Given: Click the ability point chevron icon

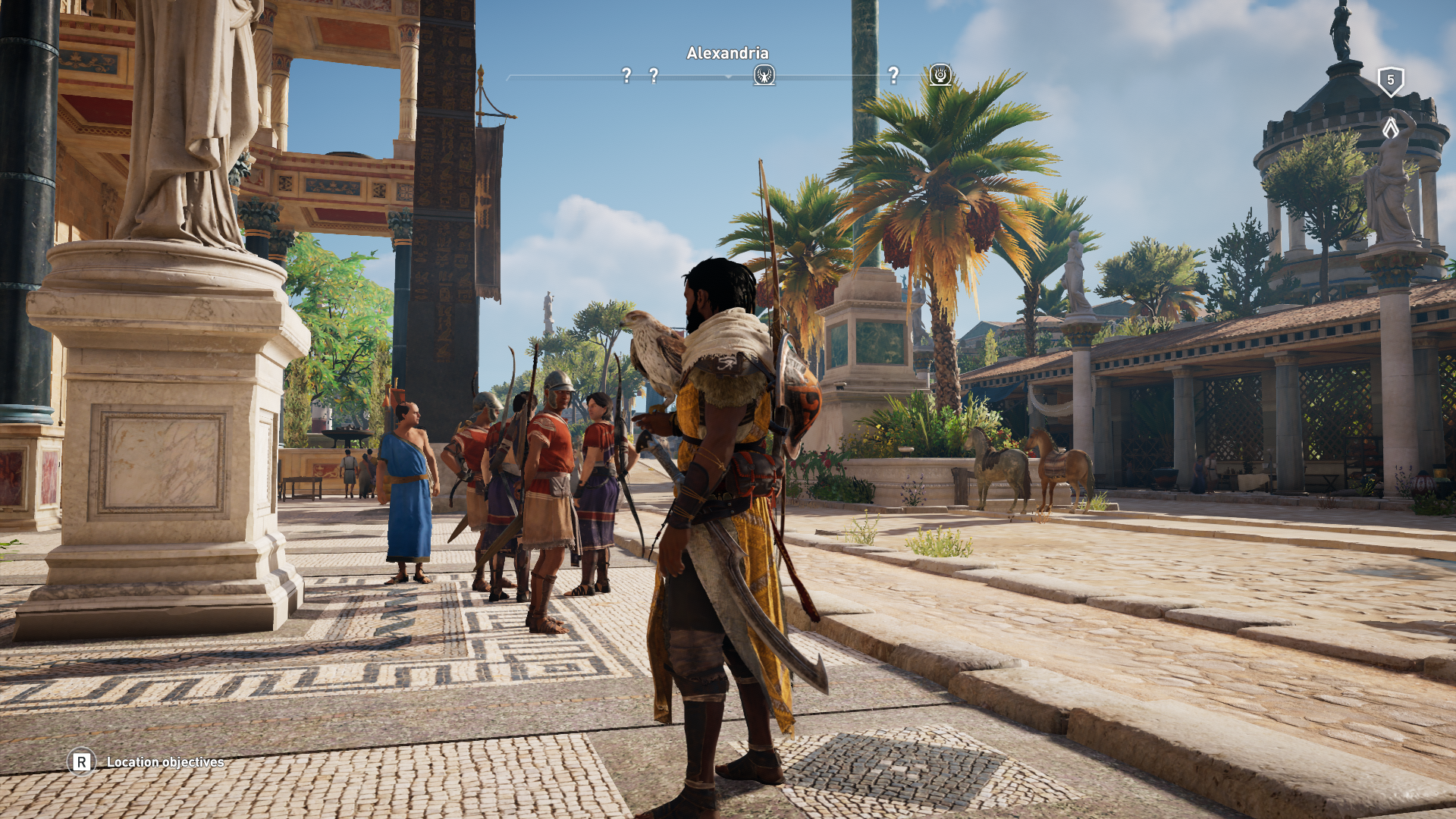Looking at the screenshot, I should point(1390,127).
